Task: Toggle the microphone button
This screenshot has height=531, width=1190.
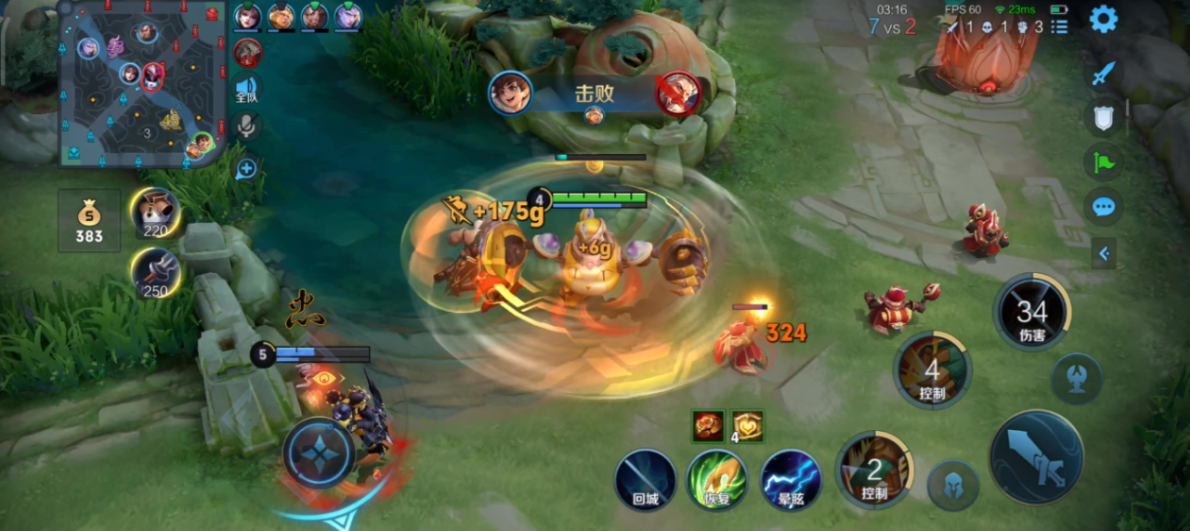Action: click(x=247, y=125)
